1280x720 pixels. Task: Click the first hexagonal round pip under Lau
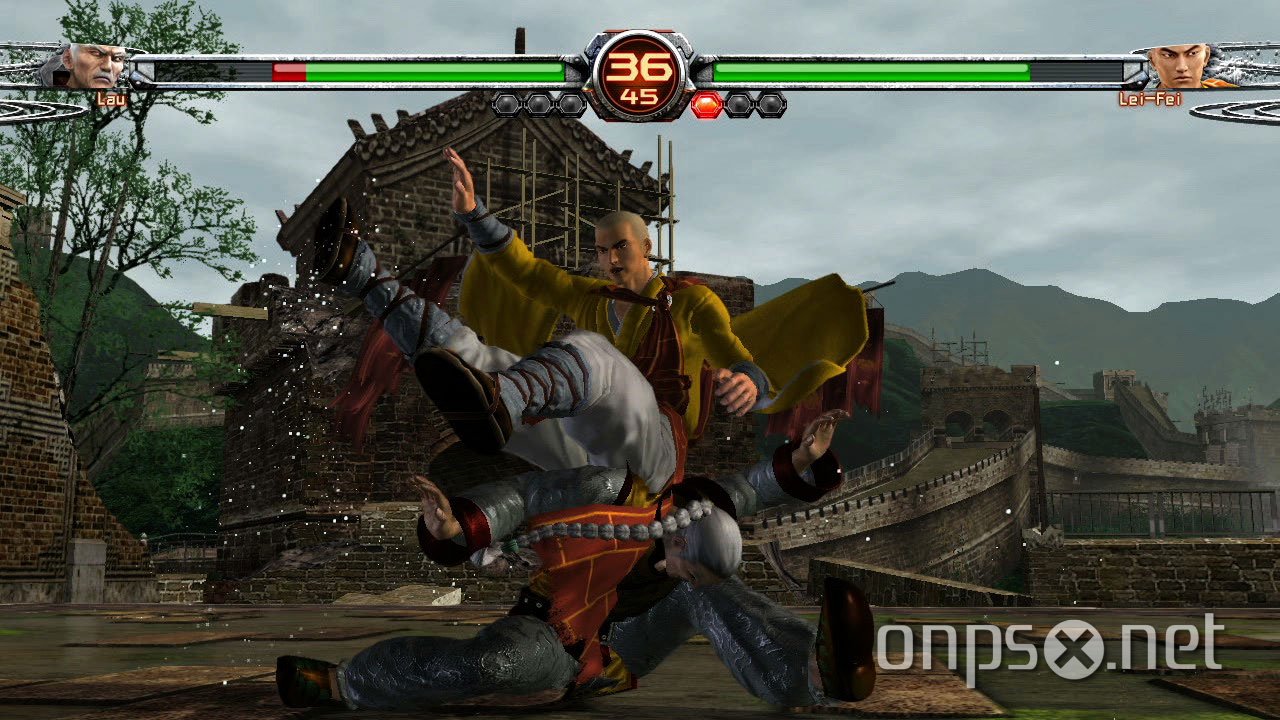pyautogui.click(x=505, y=104)
